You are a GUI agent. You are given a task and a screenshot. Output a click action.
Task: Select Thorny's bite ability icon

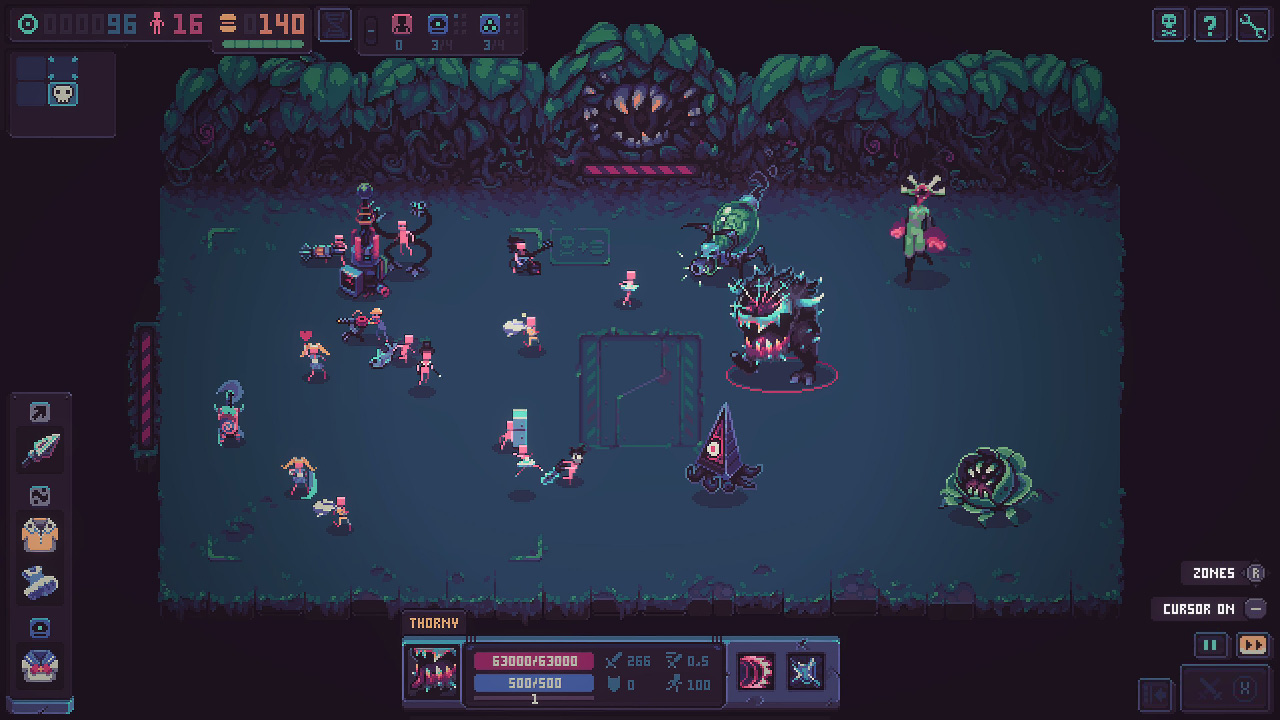tap(757, 672)
